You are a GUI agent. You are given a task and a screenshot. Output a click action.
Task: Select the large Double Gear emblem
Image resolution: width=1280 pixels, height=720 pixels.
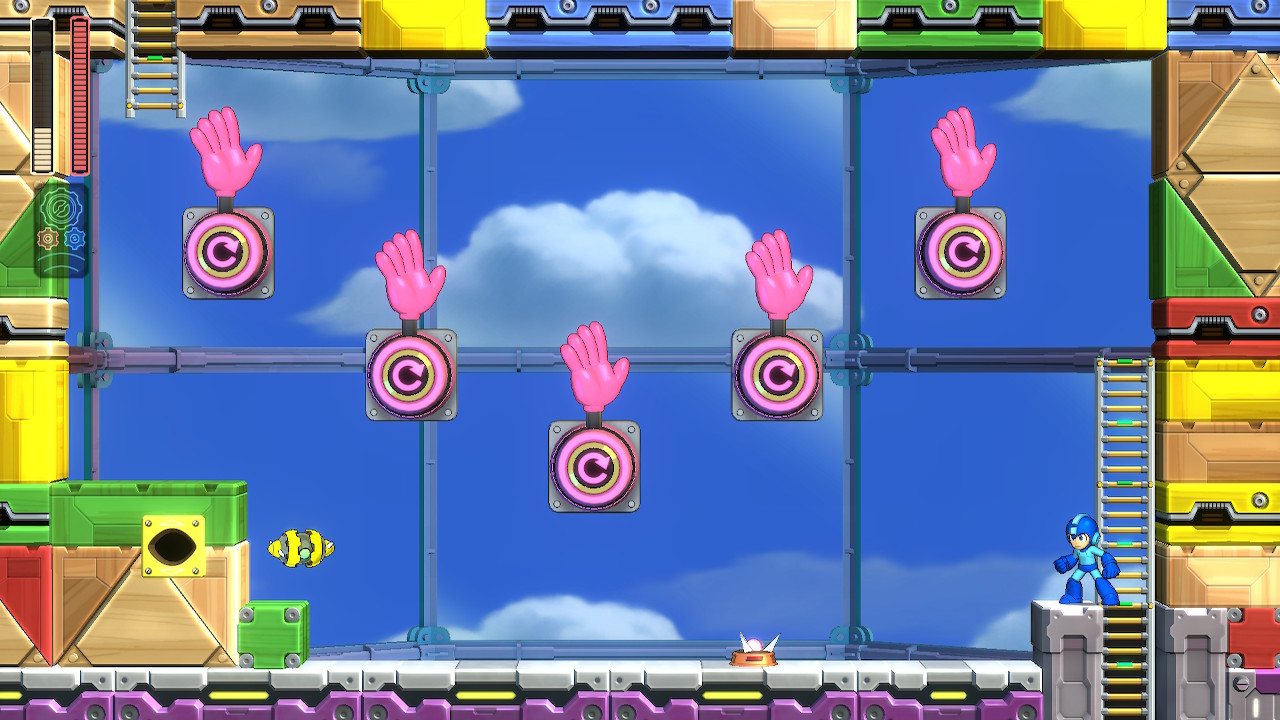point(61,208)
